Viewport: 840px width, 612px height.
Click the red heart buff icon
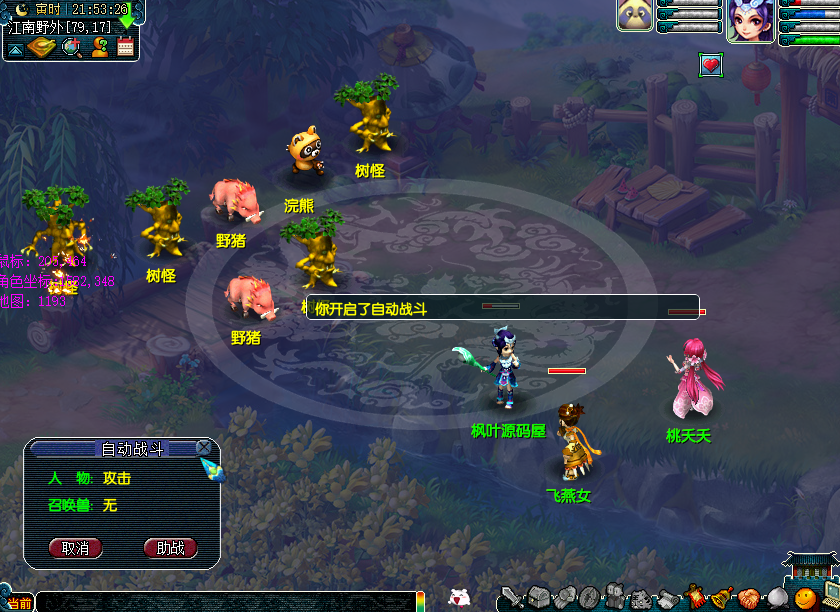click(x=711, y=65)
